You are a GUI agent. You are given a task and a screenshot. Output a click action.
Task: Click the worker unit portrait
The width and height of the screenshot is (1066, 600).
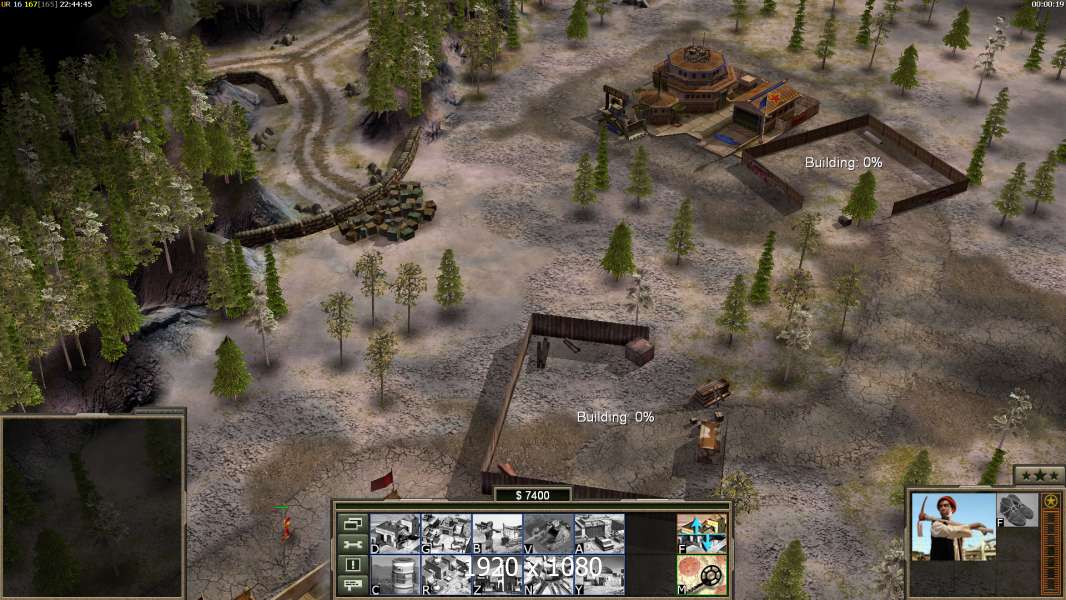[954, 526]
